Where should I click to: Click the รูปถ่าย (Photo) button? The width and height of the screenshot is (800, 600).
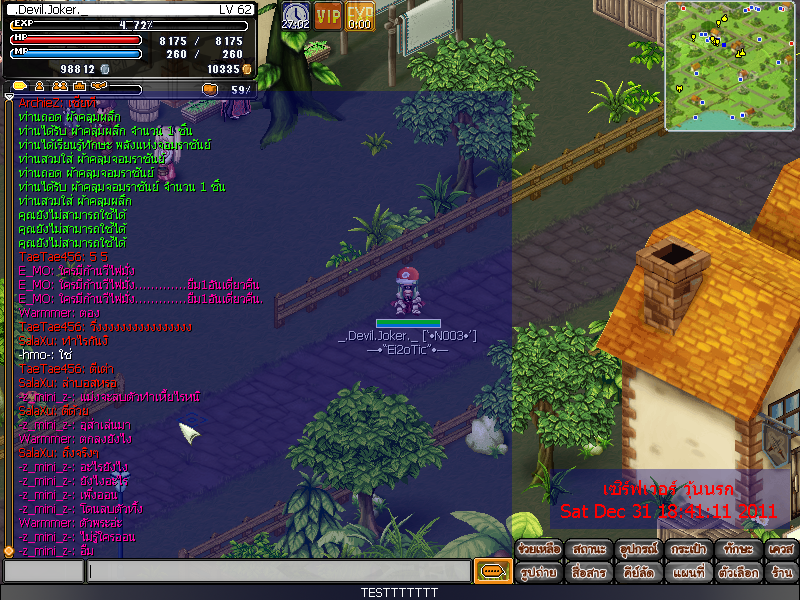(539, 573)
